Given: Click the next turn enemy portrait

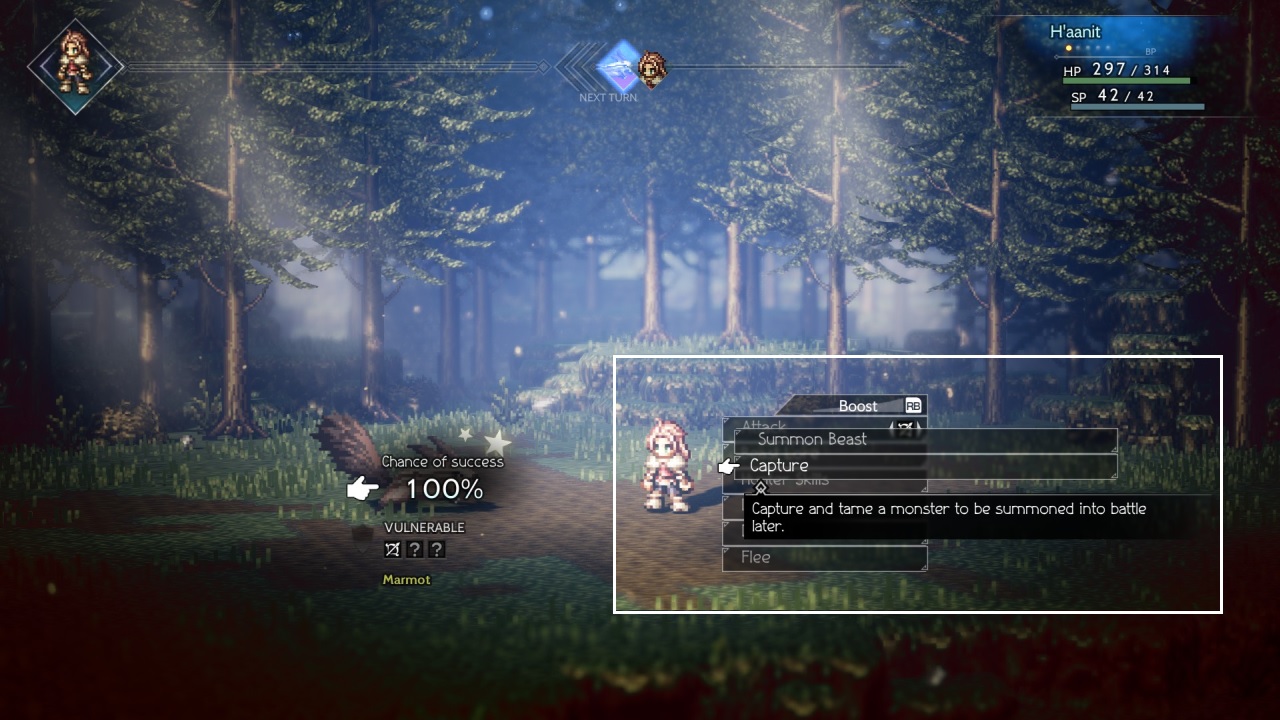Looking at the screenshot, I should pos(652,69).
